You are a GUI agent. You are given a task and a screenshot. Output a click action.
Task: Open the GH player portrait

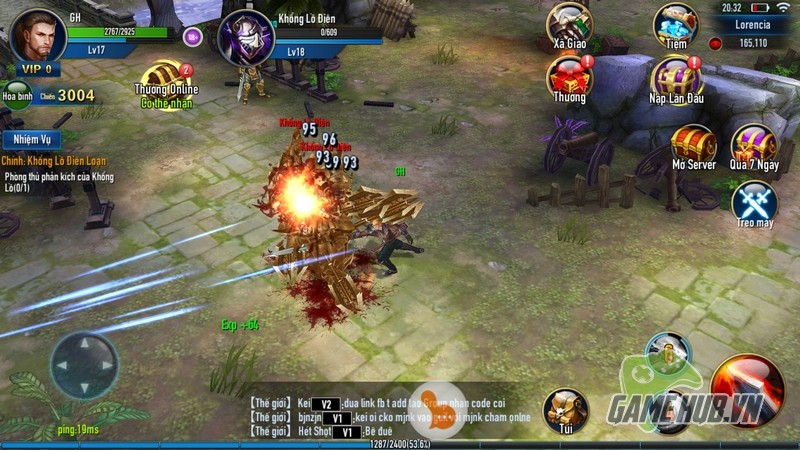[x=39, y=35]
